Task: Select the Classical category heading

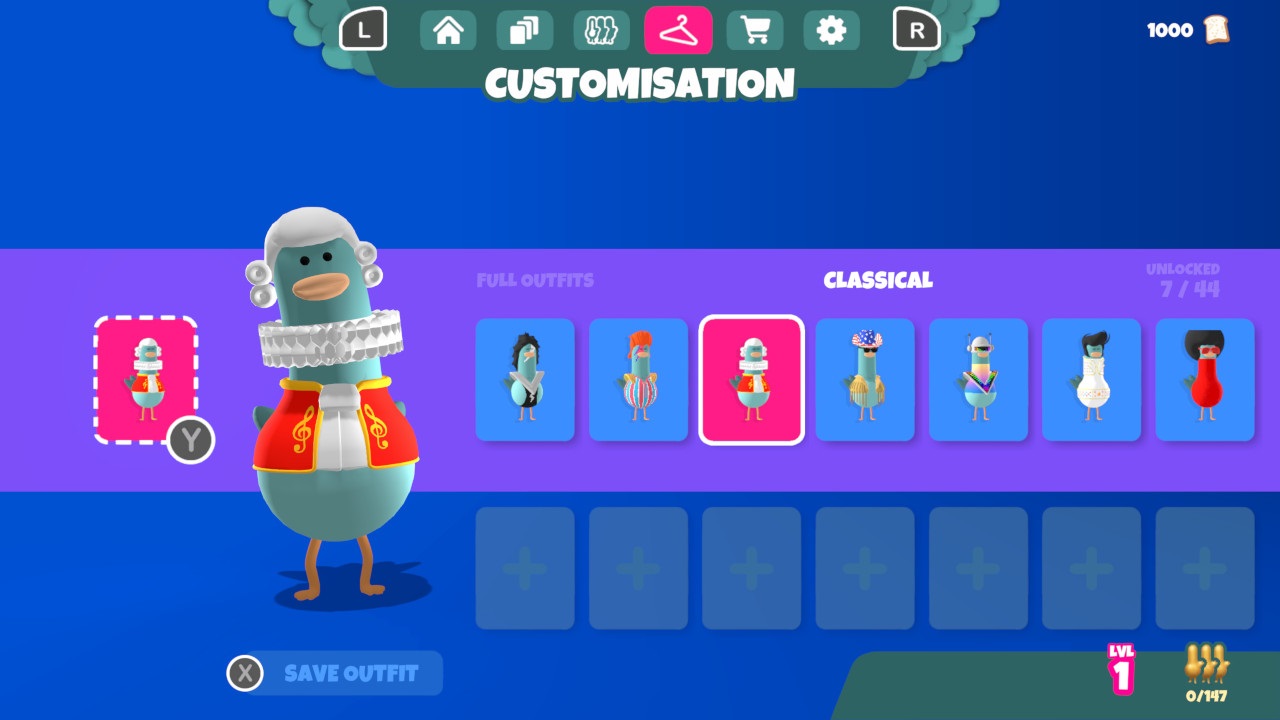Action: [x=879, y=280]
